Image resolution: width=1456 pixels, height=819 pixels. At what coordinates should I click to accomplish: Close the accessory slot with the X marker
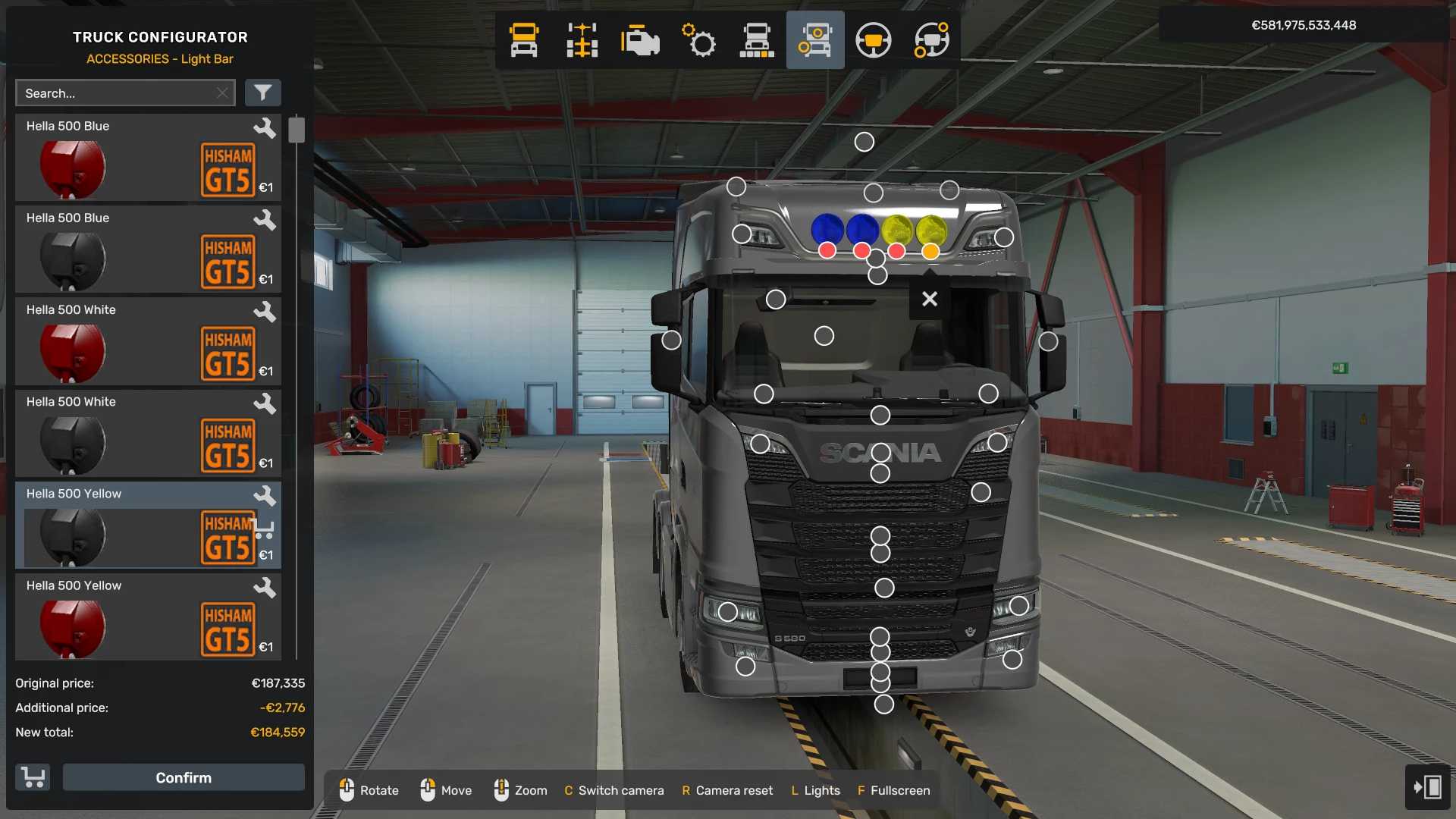(x=930, y=299)
